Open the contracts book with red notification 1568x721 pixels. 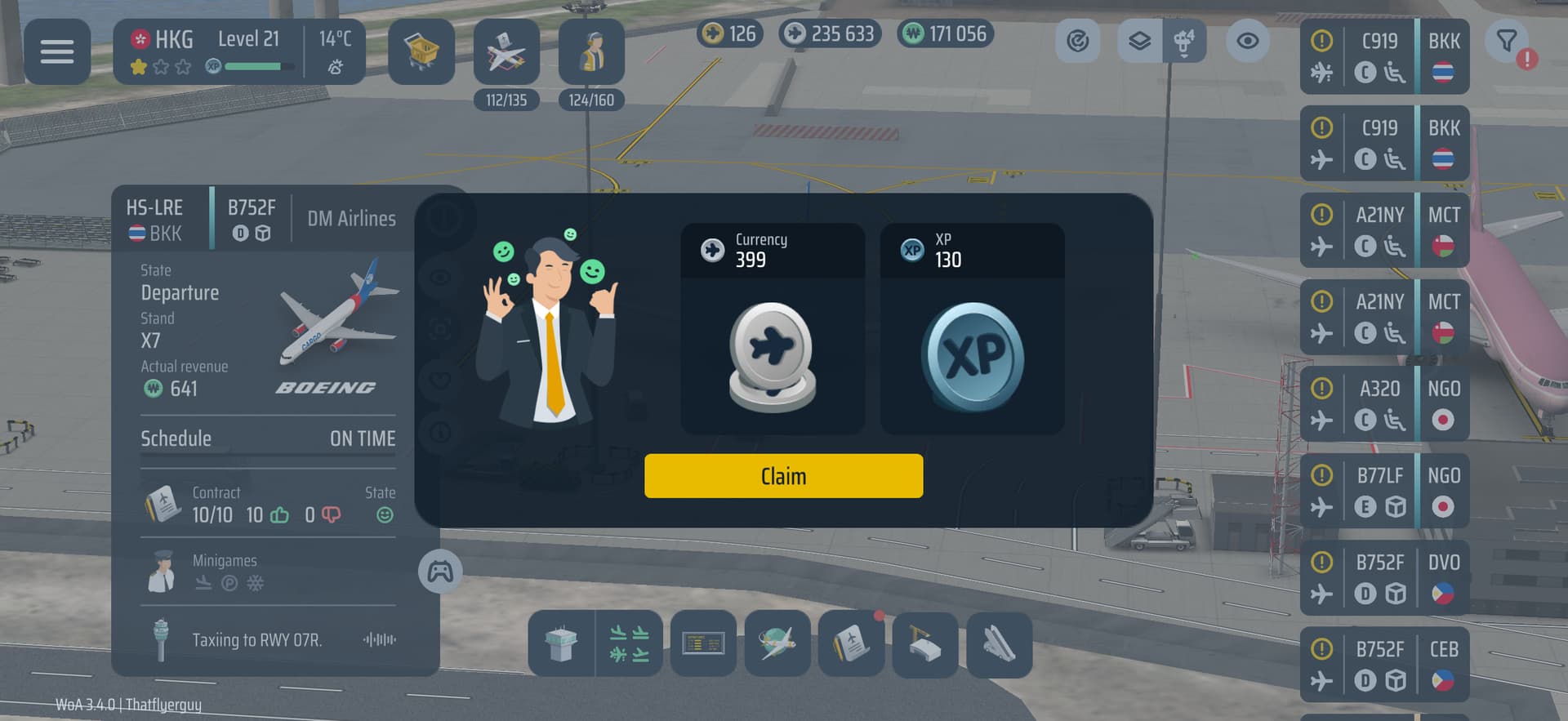pos(851,644)
